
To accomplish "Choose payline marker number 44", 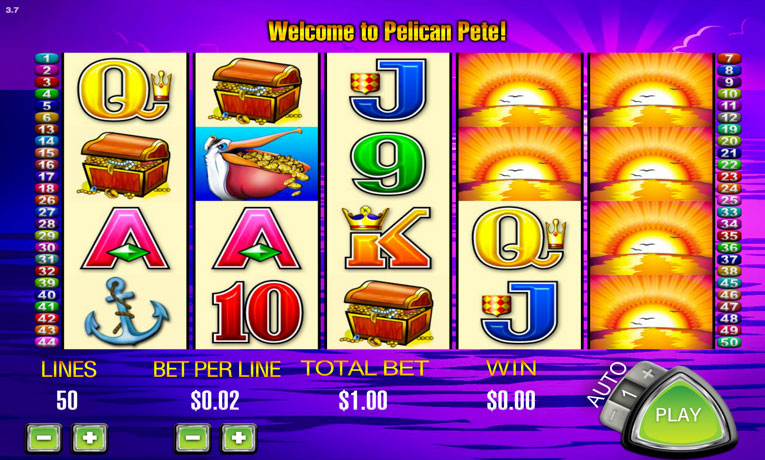I will click(47, 342).
